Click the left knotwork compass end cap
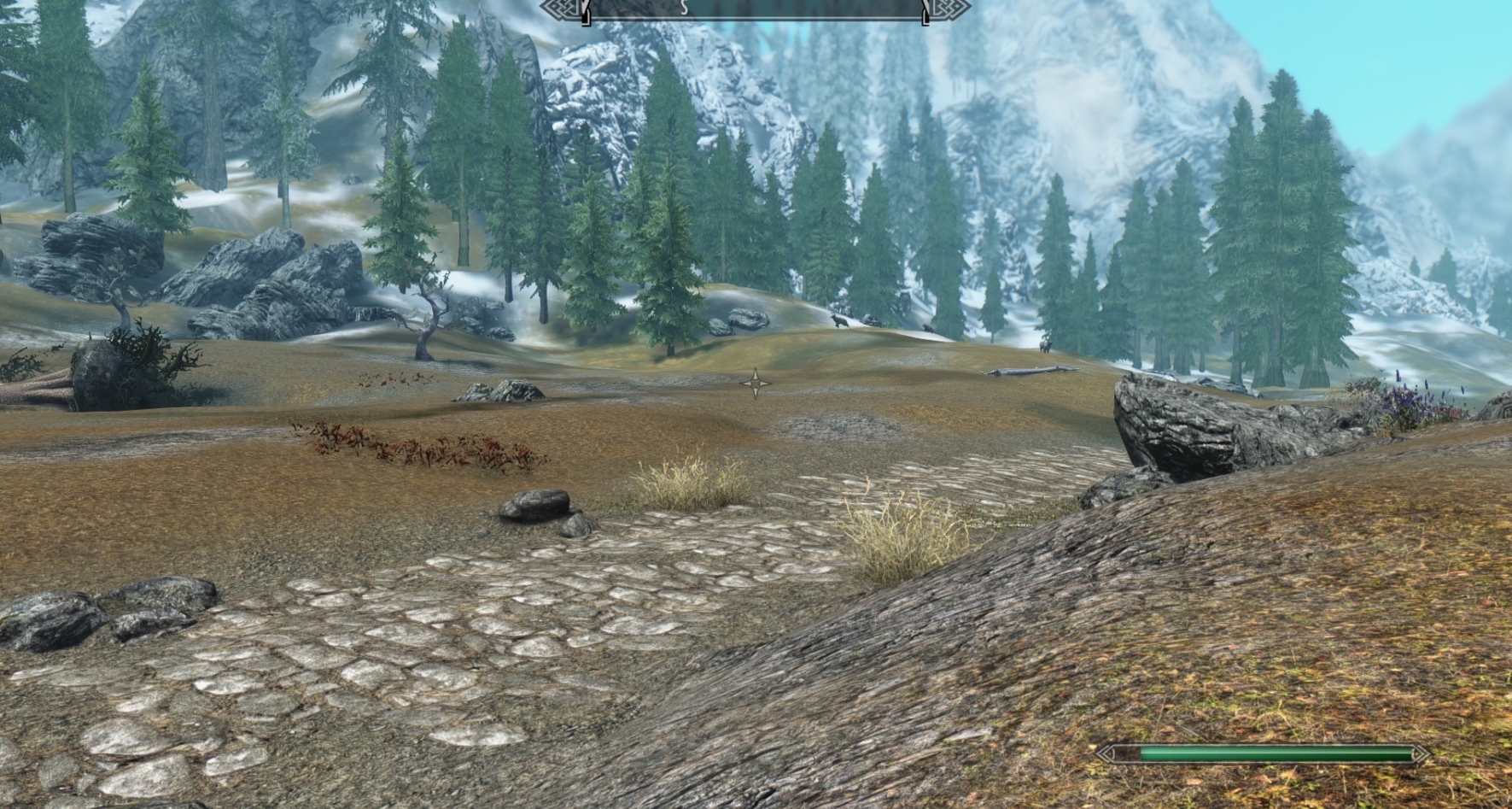The width and height of the screenshot is (1512, 809). [x=562, y=7]
